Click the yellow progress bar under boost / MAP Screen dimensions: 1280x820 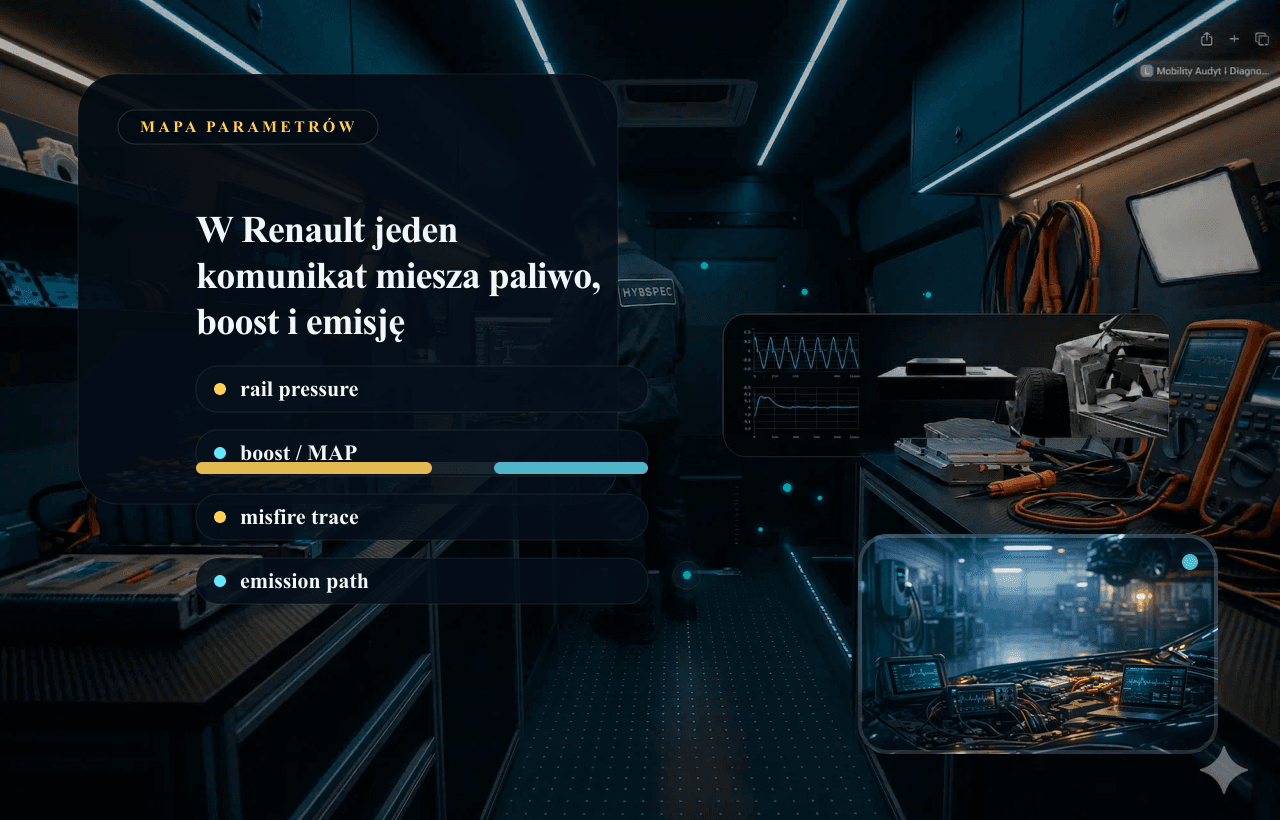[315, 467]
